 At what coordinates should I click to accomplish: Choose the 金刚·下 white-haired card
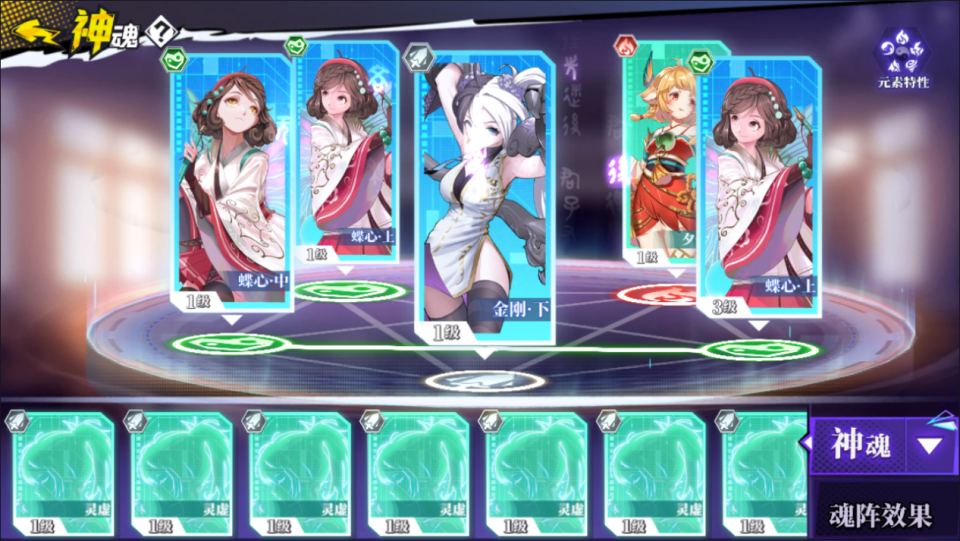pyautogui.click(x=484, y=190)
